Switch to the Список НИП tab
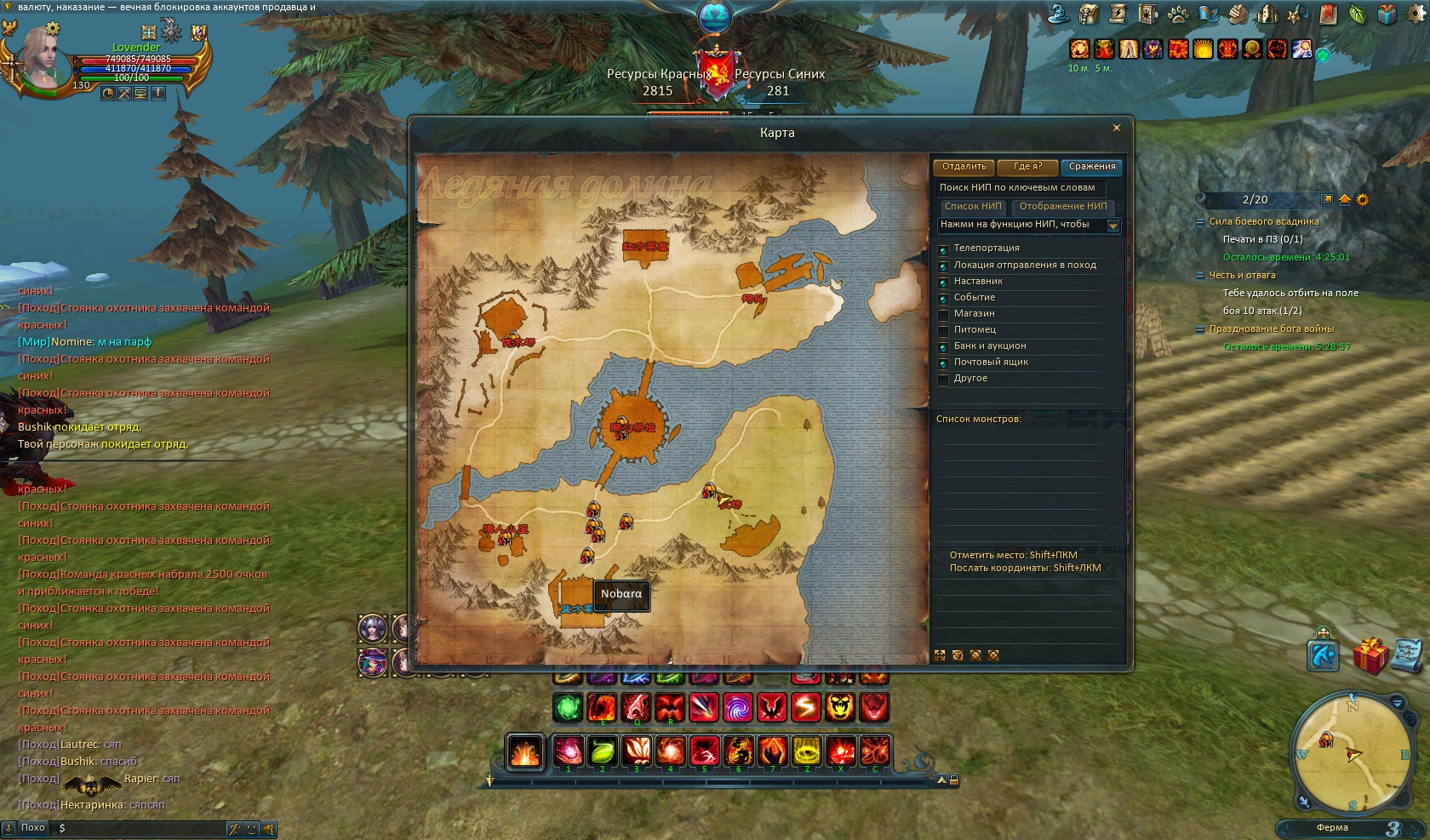This screenshot has height=840, width=1430. 973,207
